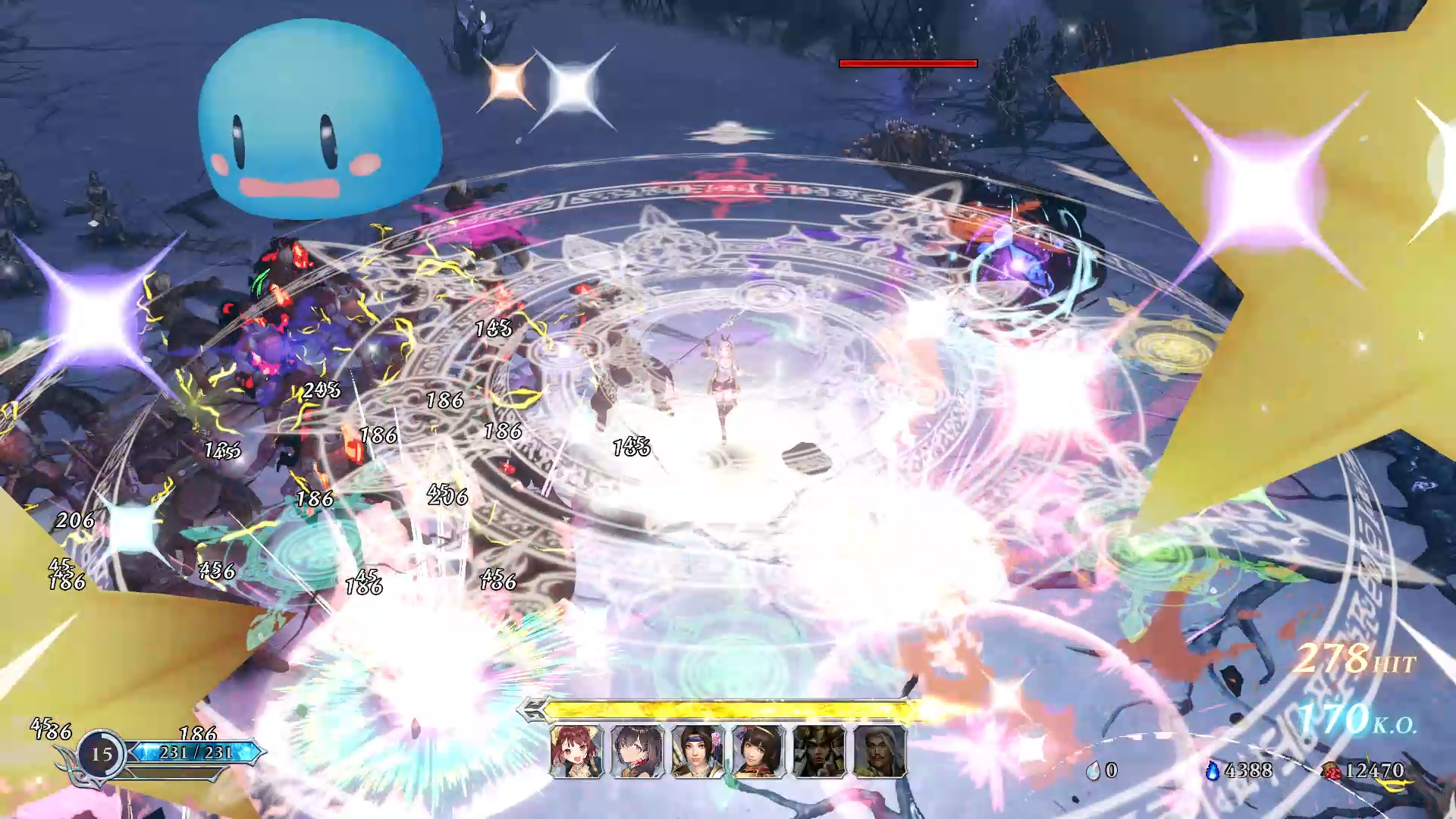Select the golden-helmeted warrior portrait
This screenshot has width=1456, height=819.
tap(819, 752)
